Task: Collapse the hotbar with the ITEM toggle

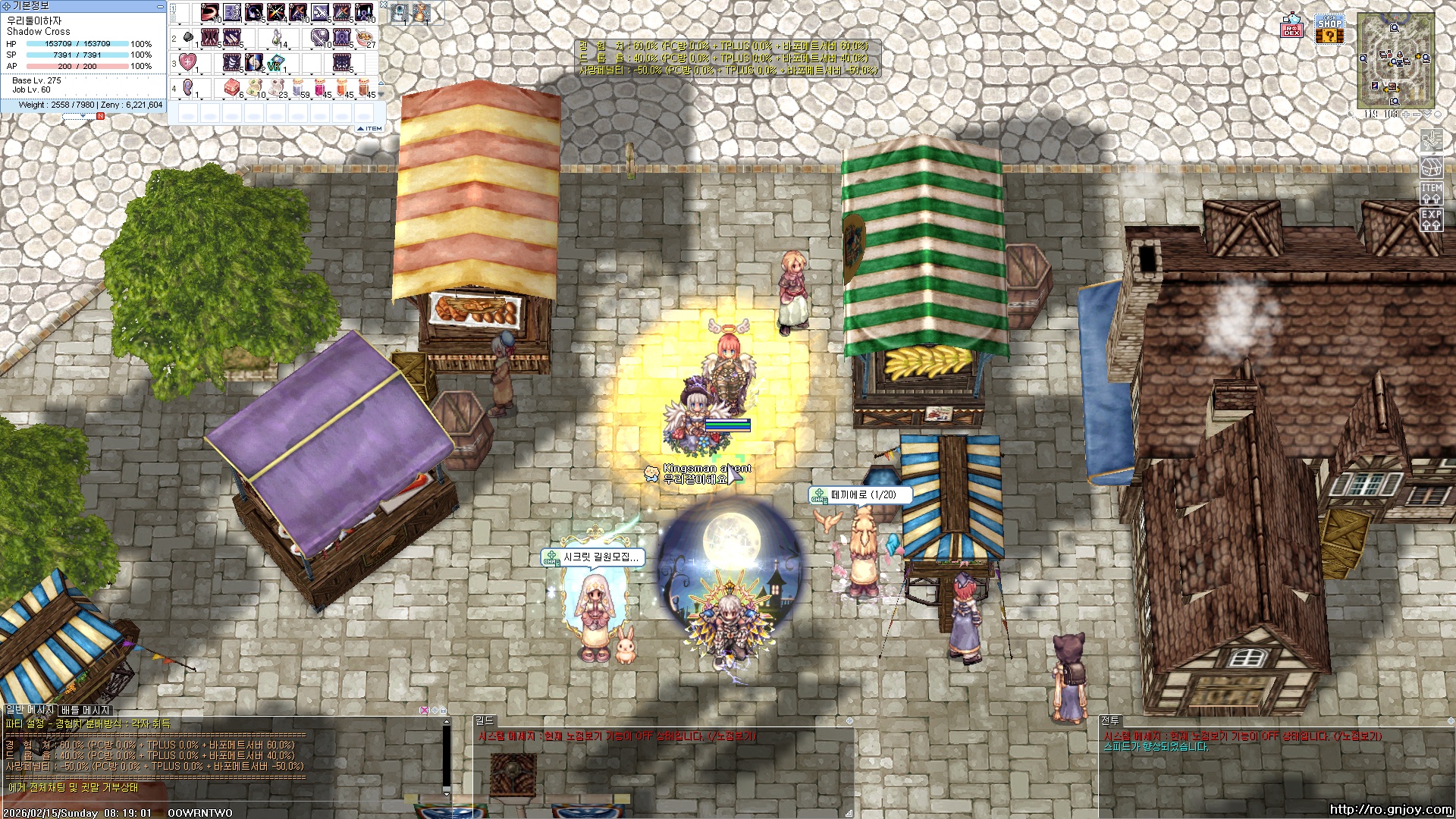Action: click(x=370, y=129)
